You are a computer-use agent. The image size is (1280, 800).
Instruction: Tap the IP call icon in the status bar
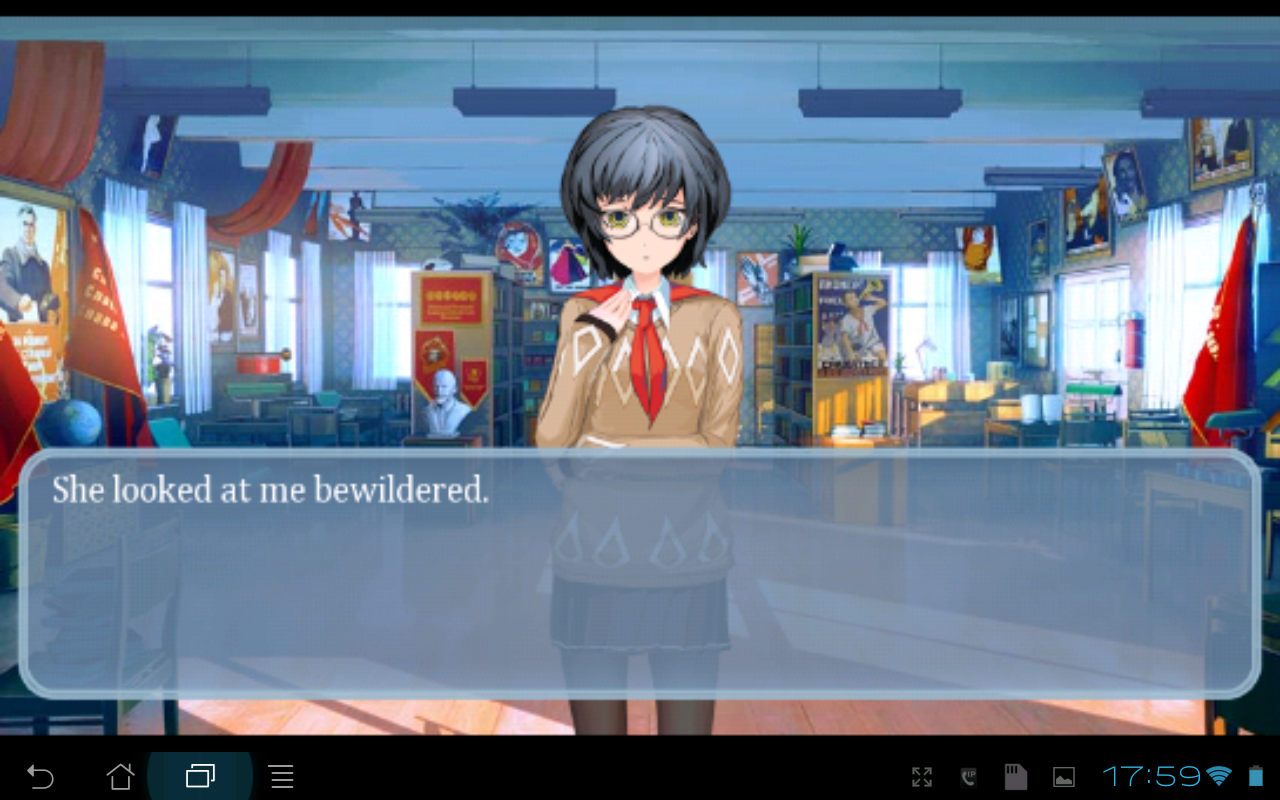click(966, 776)
